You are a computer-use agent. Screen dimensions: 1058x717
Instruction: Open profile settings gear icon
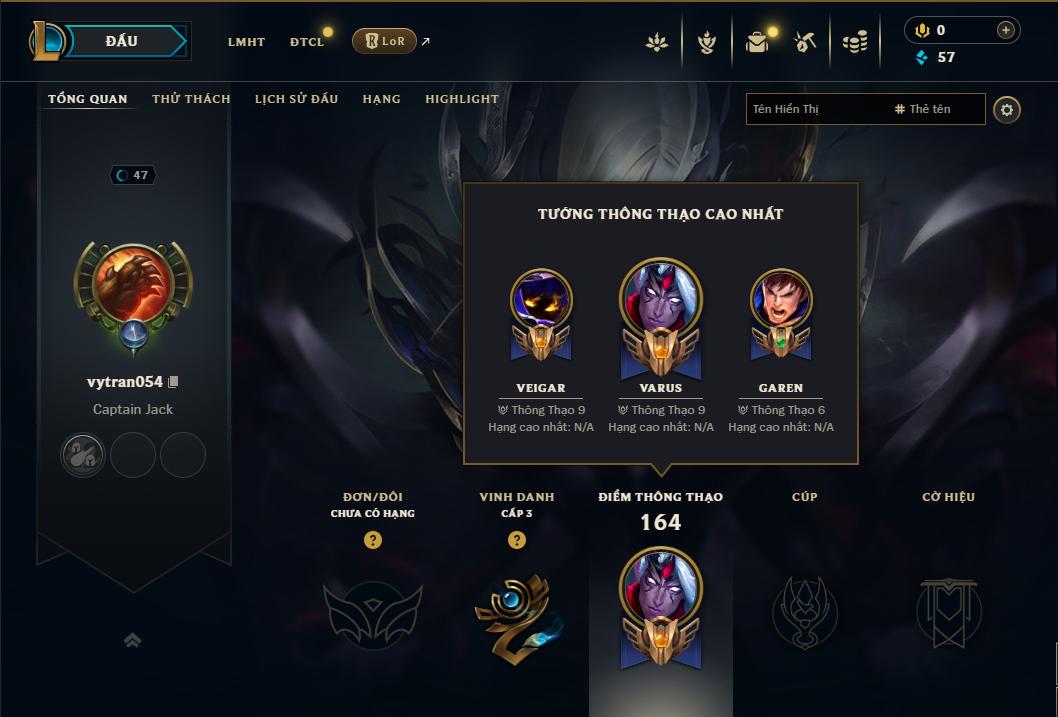pyautogui.click(x=1007, y=109)
